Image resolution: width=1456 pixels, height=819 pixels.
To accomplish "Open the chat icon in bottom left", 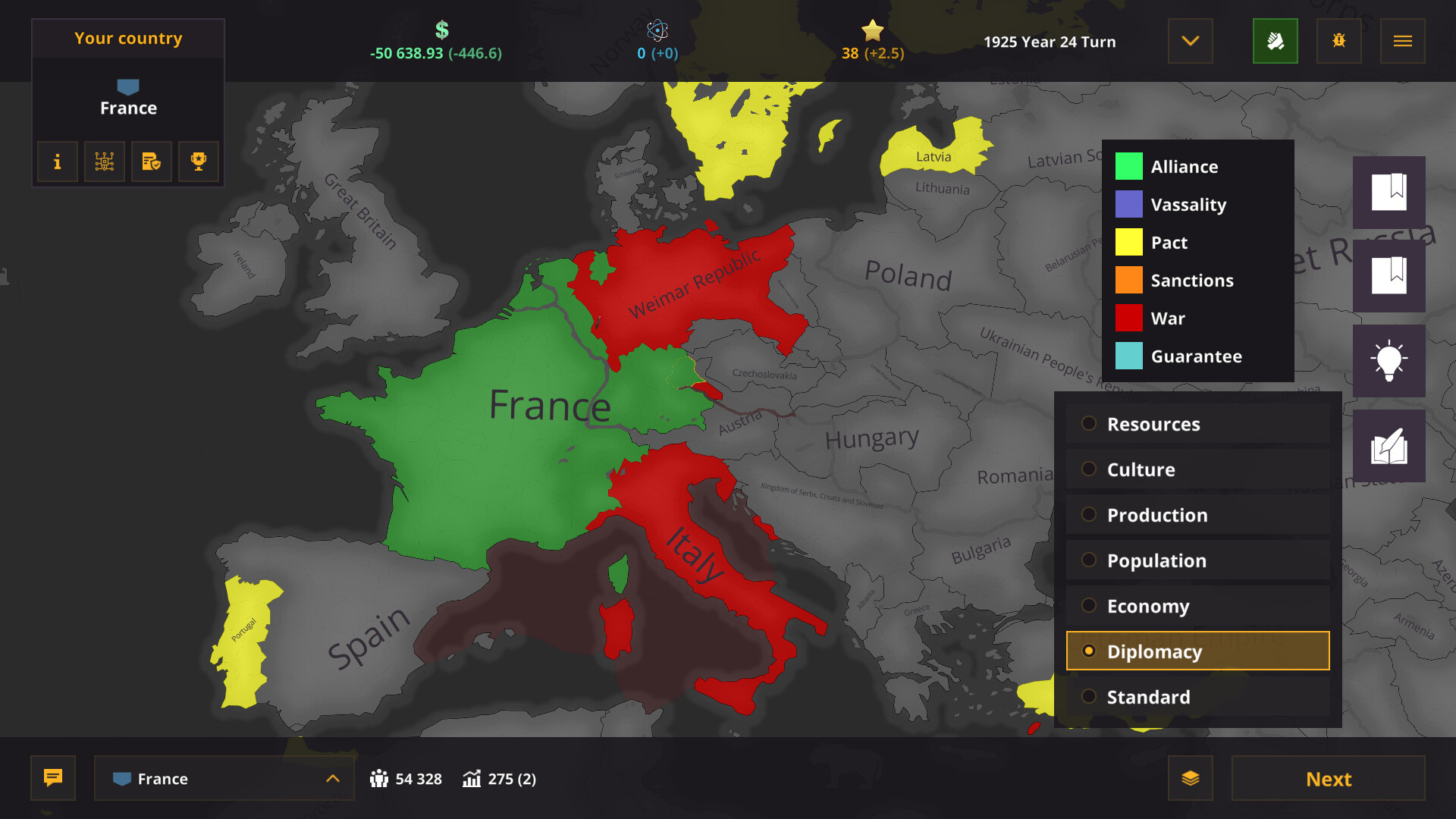I will tap(52, 778).
